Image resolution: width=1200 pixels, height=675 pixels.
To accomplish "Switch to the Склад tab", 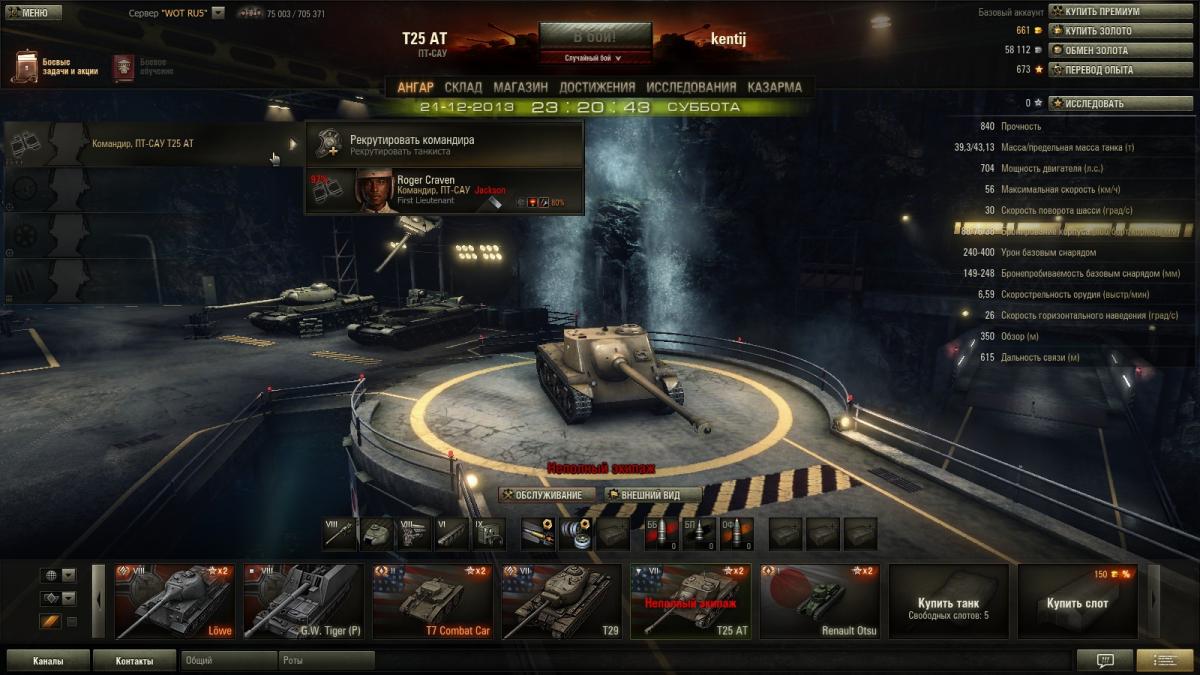I will click(x=463, y=87).
